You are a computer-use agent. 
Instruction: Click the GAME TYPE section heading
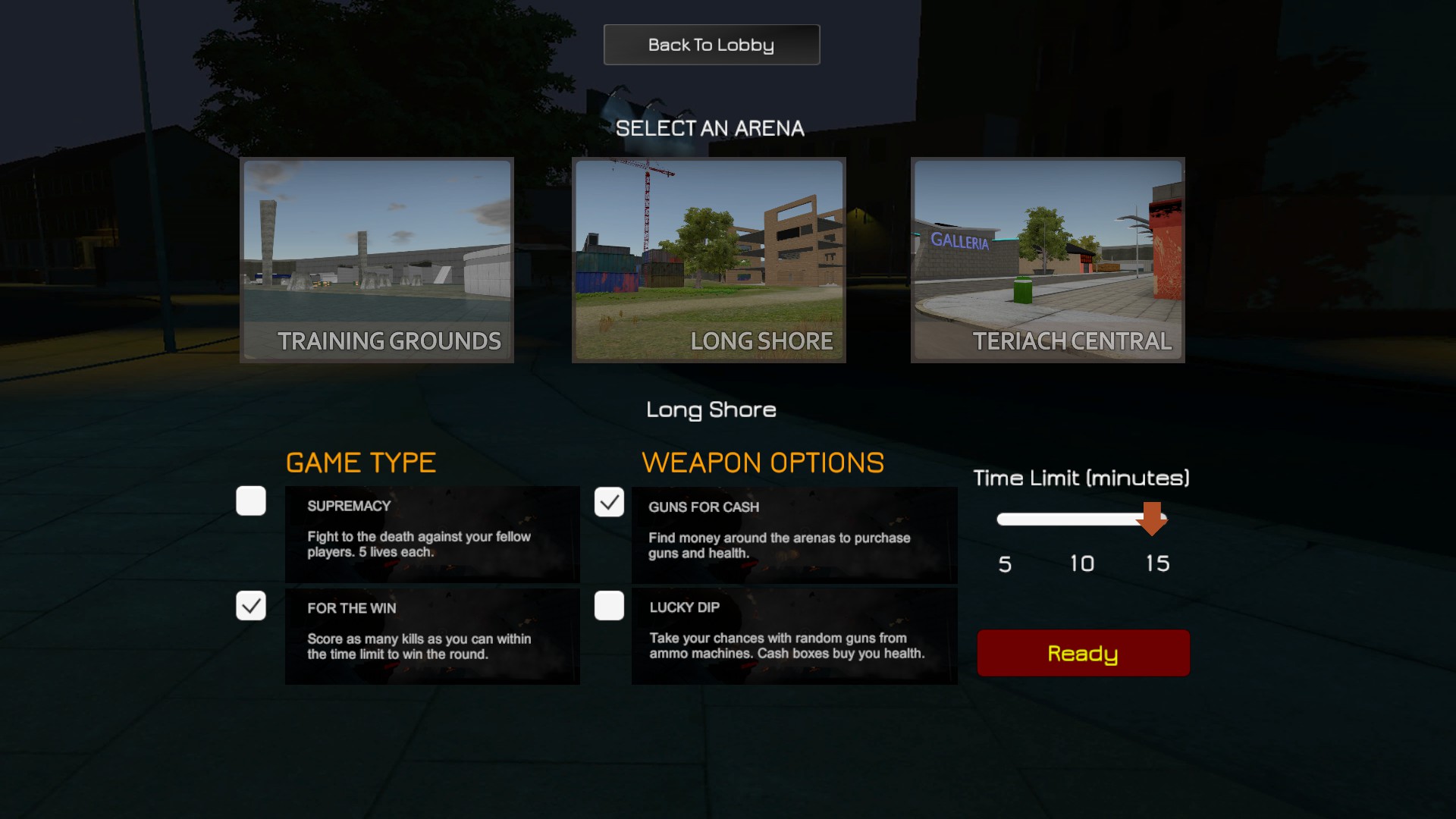(361, 463)
